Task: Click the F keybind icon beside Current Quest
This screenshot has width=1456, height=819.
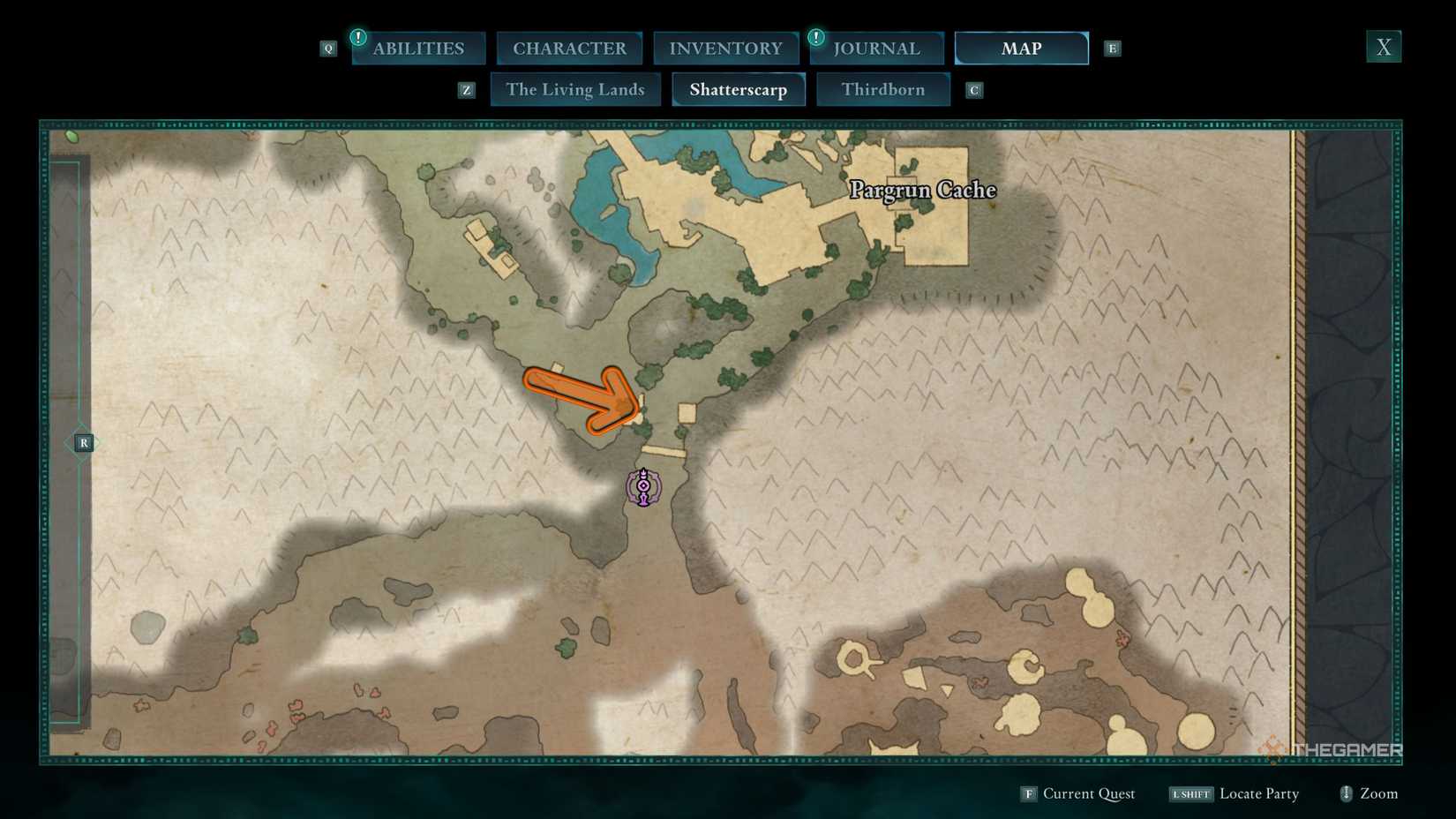Action: tap(1028, 793)
